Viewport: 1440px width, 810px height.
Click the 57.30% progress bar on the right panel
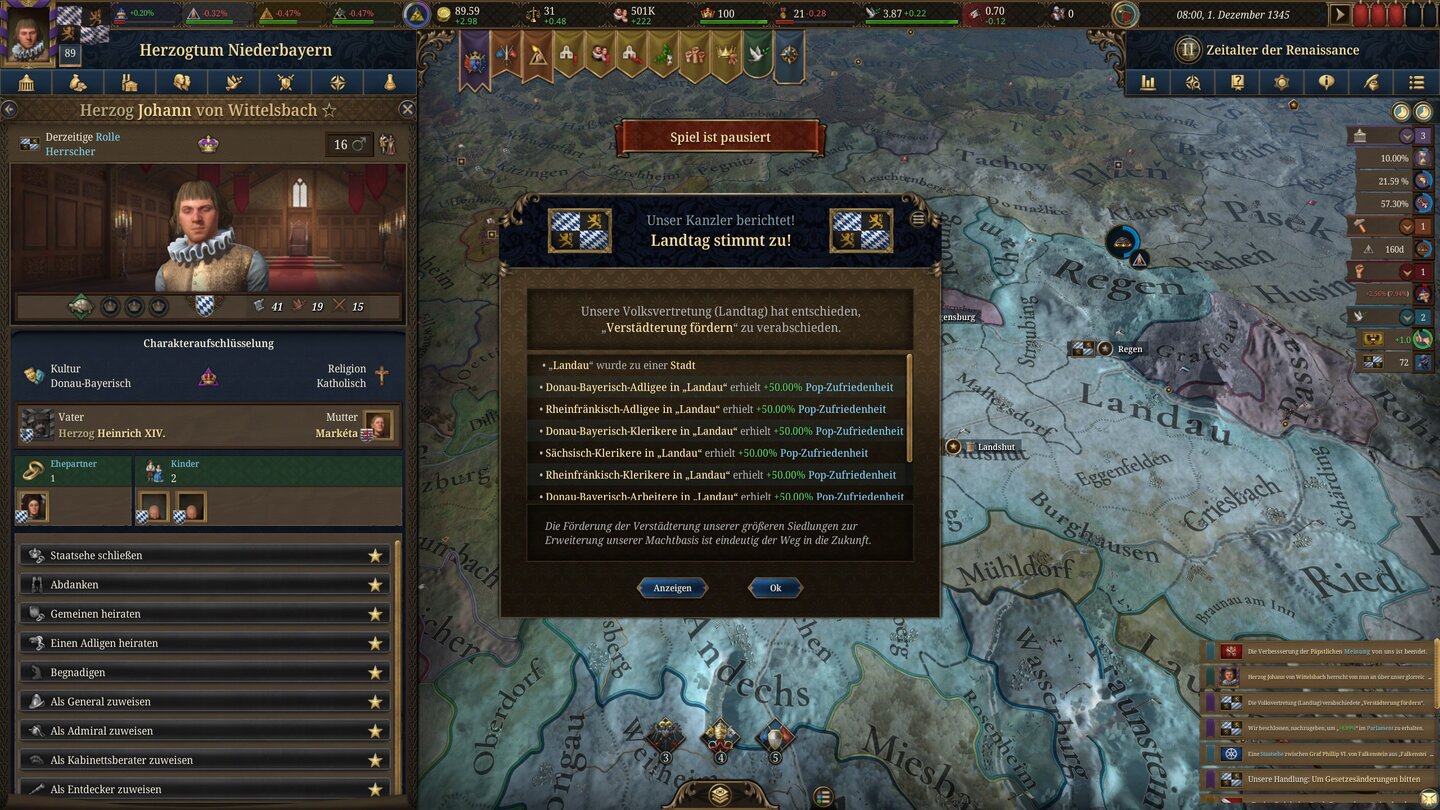(x=1395, y=204)
